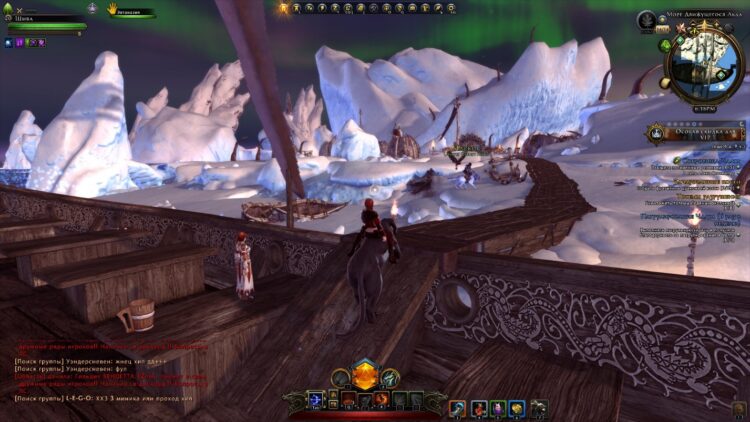750x422 pixels.
Task: Use the blue Tab class ability slot
Action: click(317, 400)
